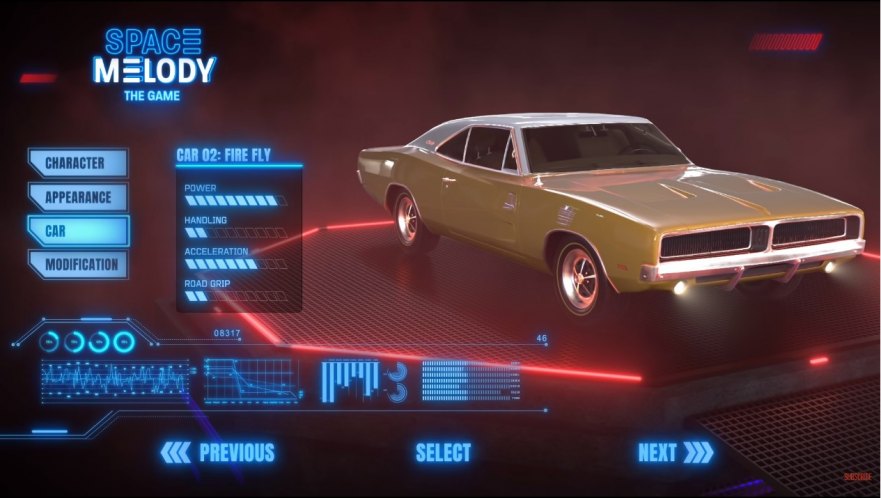Open the Modification tab

coord(77,265)
